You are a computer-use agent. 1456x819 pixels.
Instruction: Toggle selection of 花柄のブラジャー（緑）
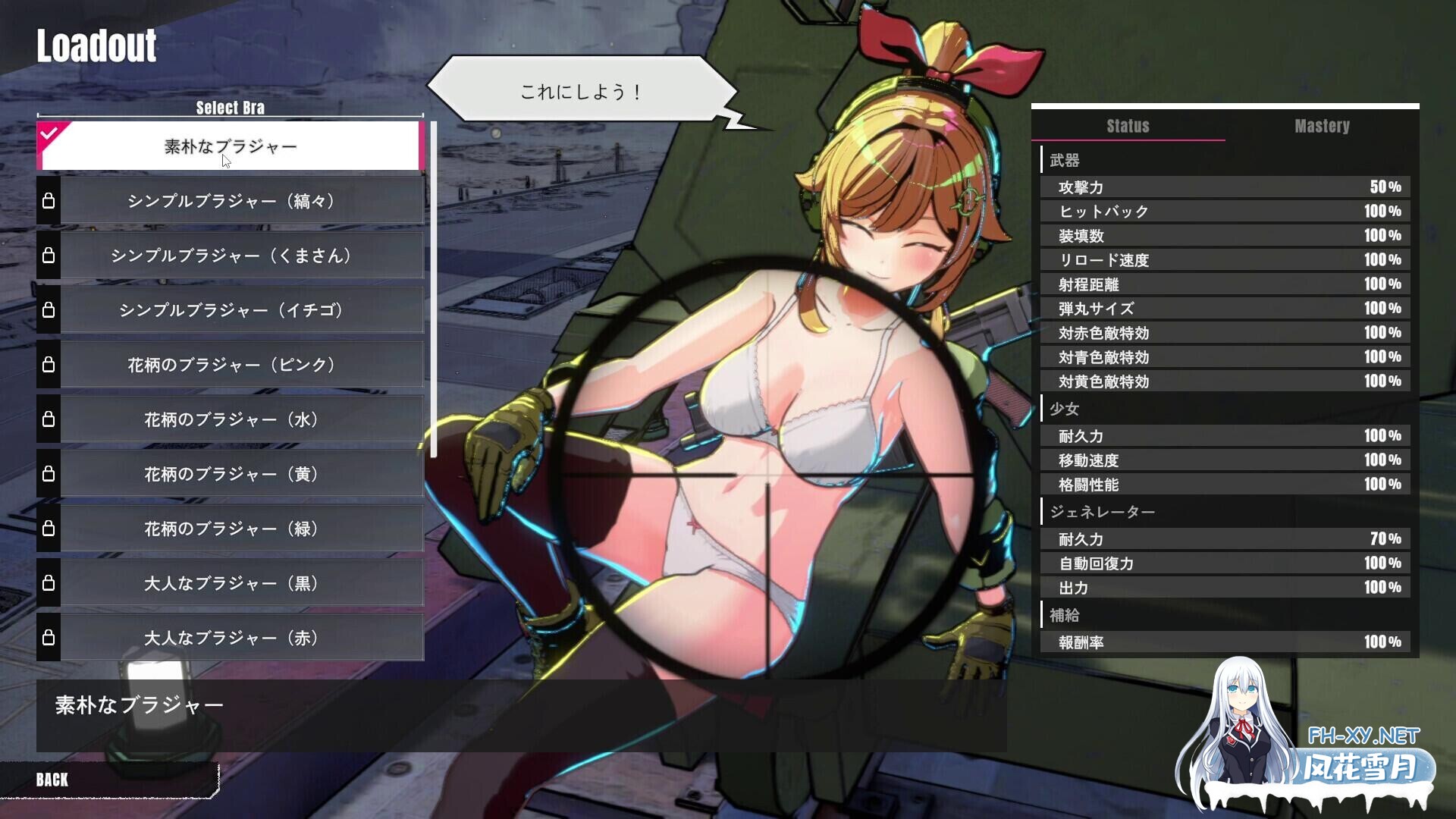235,529
